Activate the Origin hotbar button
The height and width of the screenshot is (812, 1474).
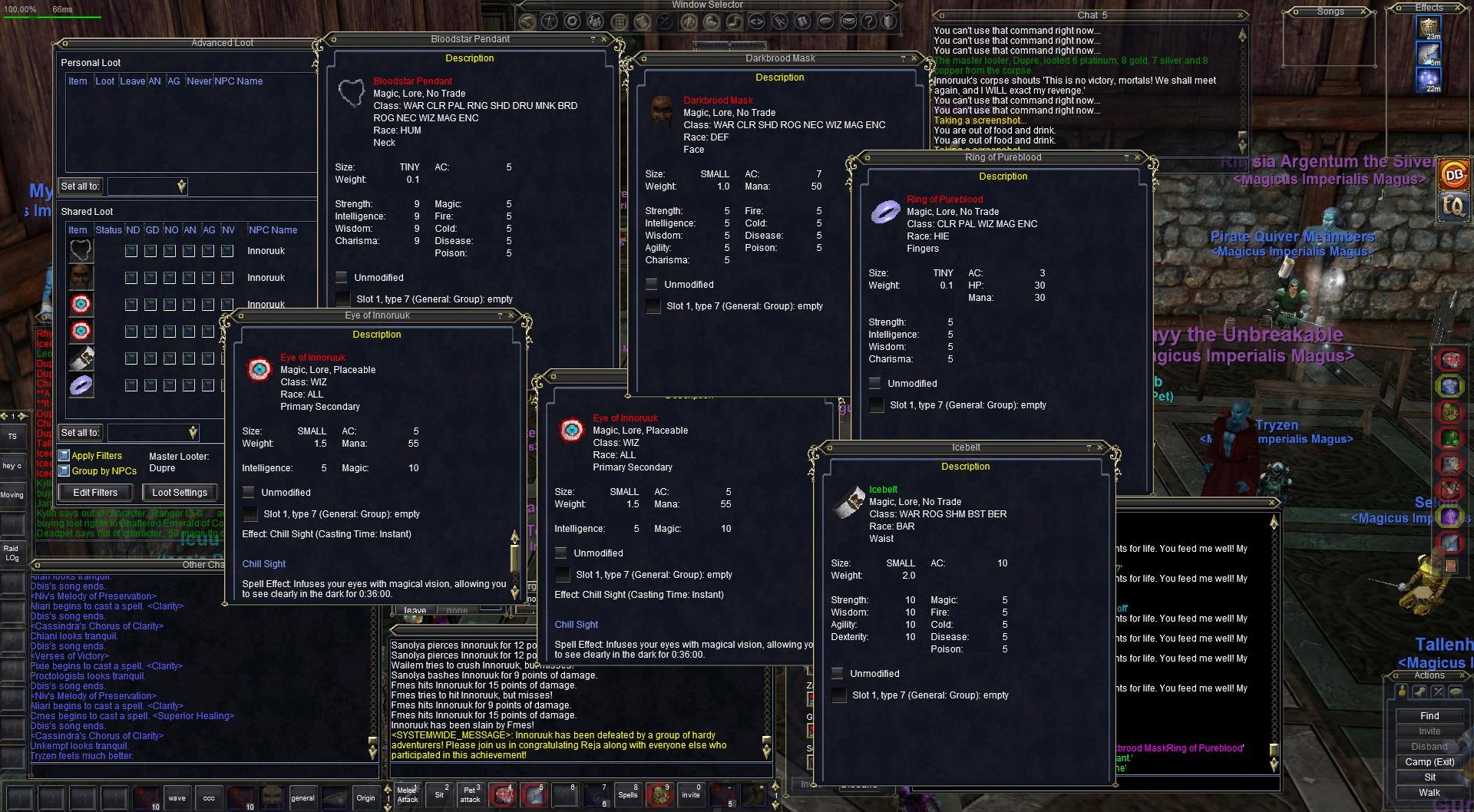[x=365, y=797]
